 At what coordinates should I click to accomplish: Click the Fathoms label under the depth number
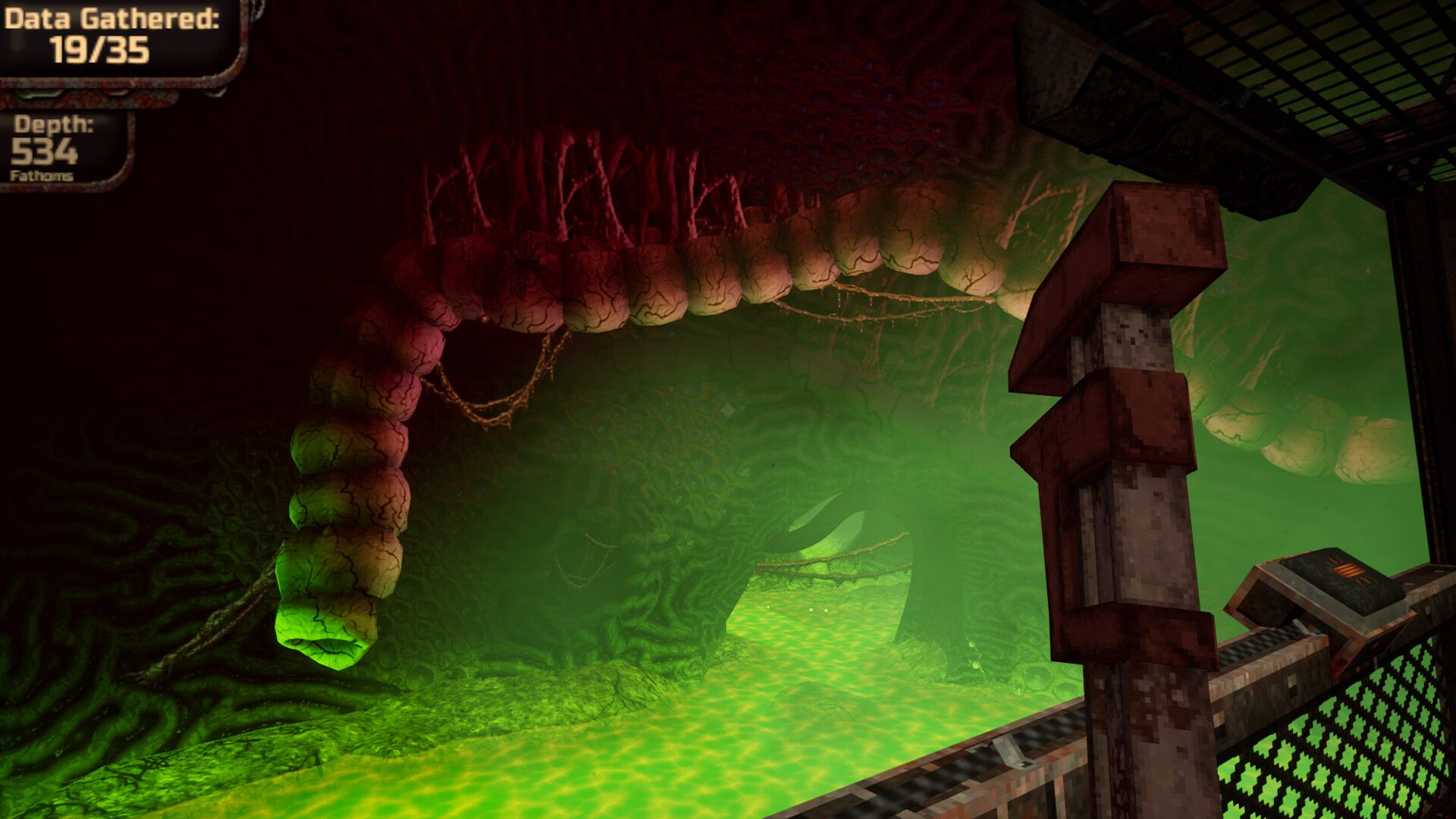point(42,175)
